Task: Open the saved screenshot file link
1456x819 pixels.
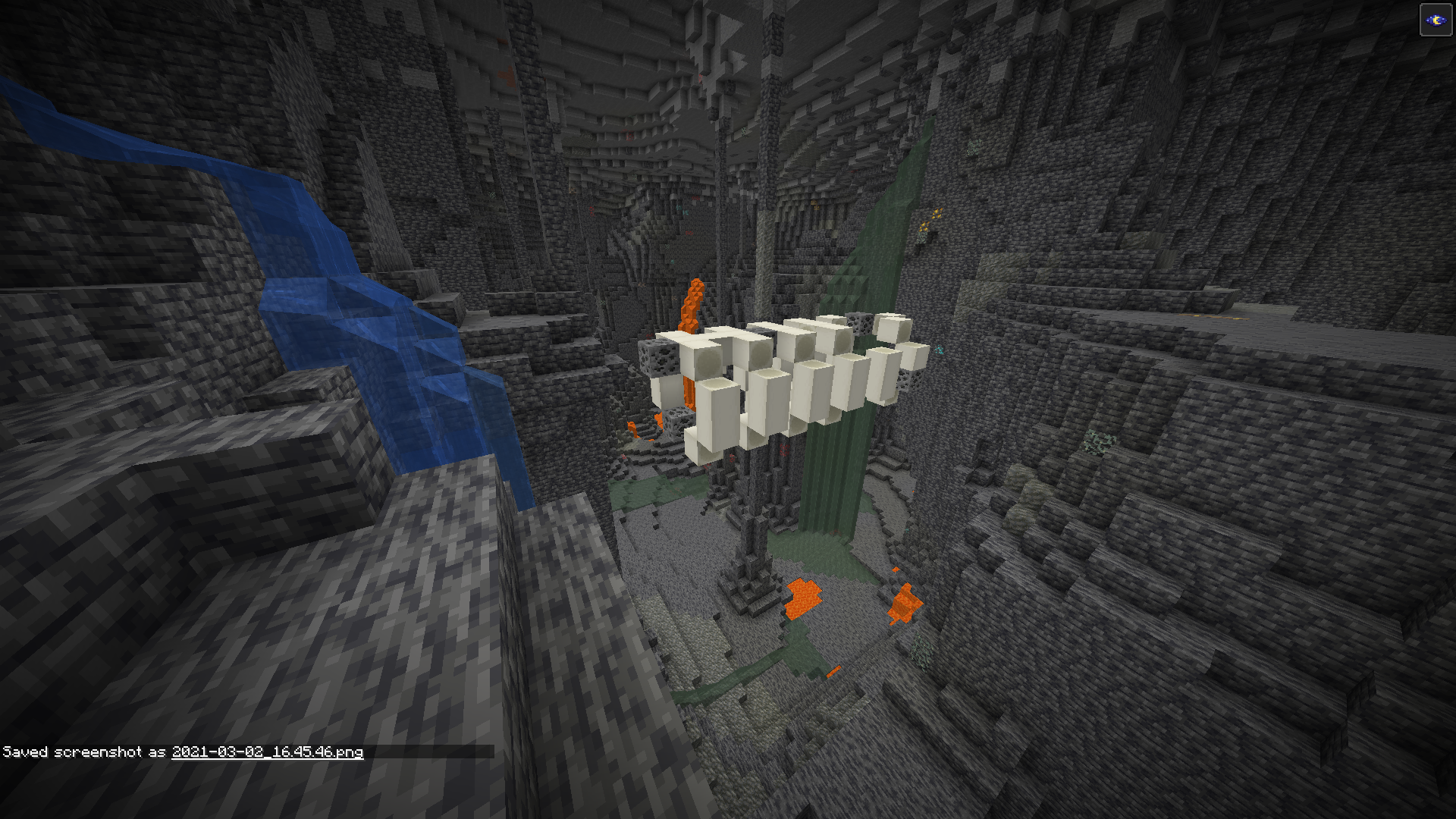Action: tap(267, 752)
